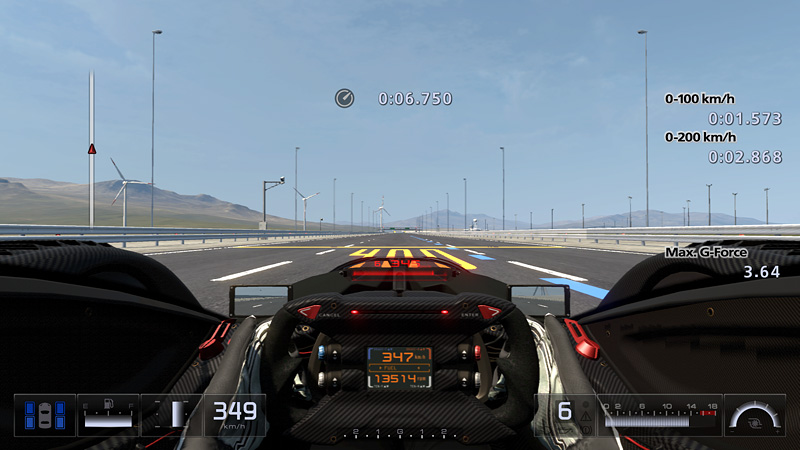The image size is (800, 450).
Task: Click the four-tire car wear indicator
Action: coord(45,415)
